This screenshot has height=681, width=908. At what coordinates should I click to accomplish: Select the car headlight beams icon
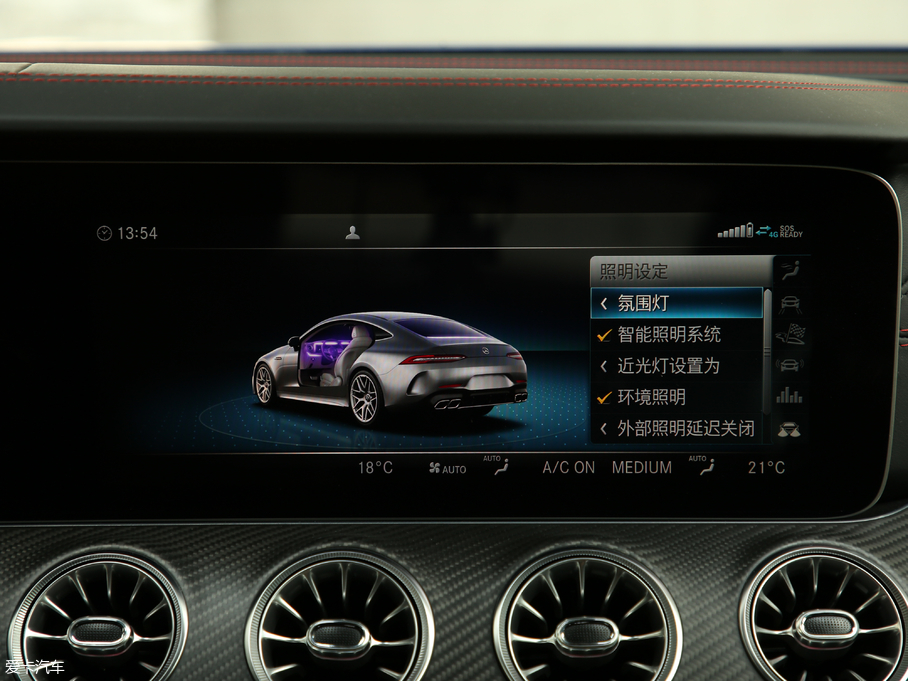[790, 429]
